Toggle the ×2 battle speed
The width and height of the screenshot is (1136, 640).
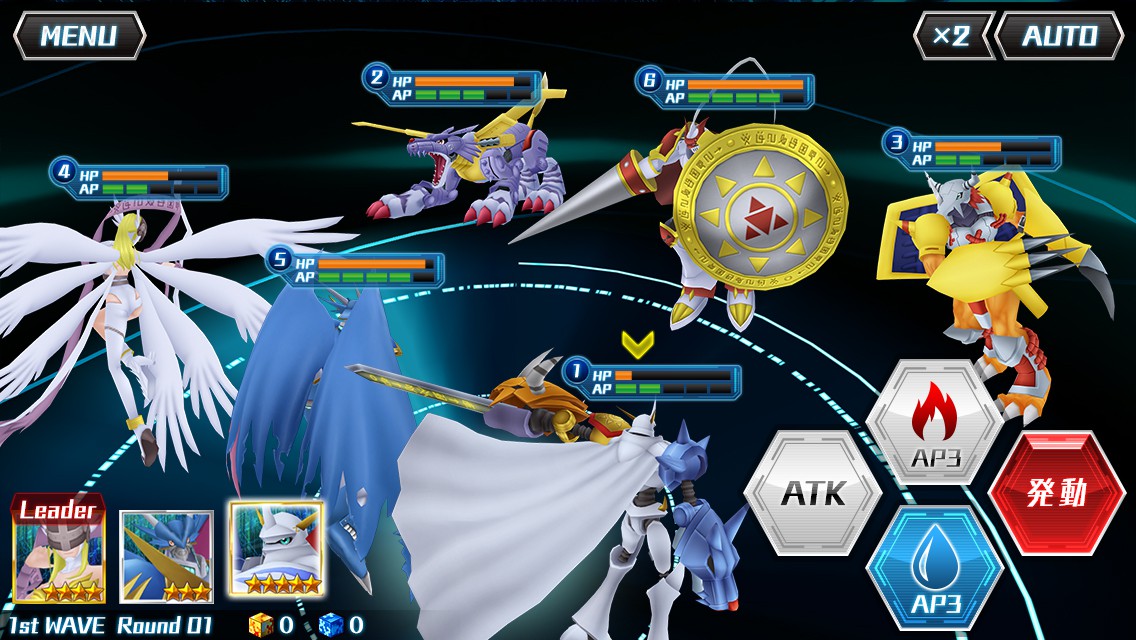tap(951, 36)
